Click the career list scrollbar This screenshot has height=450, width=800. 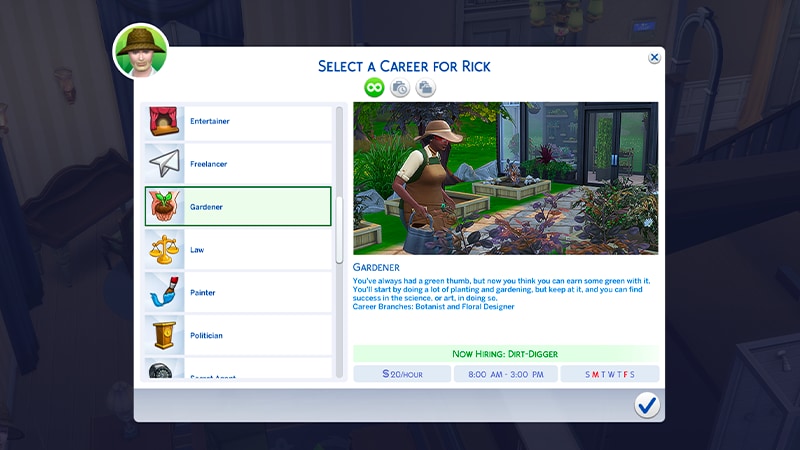pyautogui.click(x=339, y=230)
